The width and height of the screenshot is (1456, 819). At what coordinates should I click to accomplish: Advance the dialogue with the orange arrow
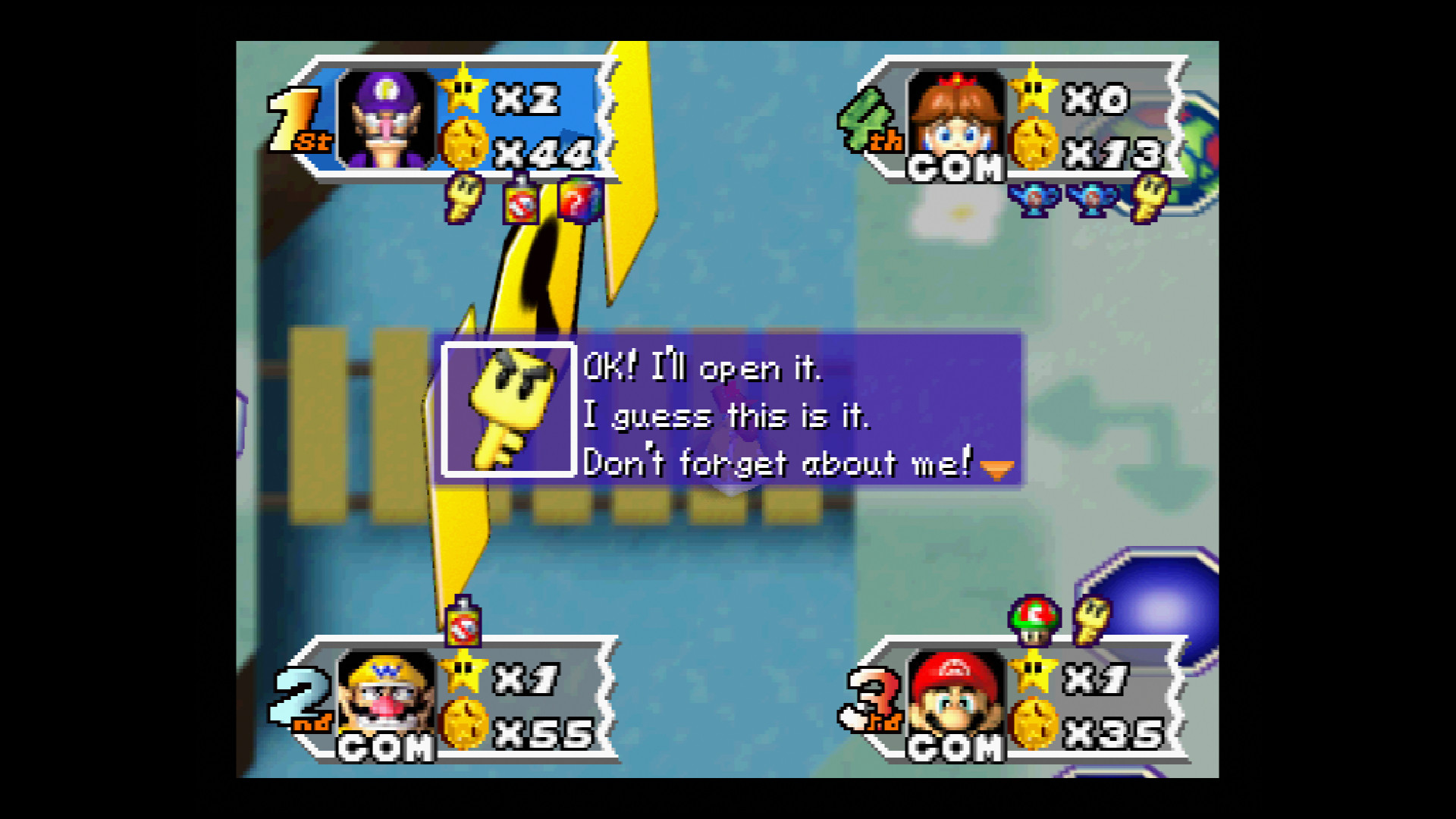pyautogui.click(x=996, y=470)
